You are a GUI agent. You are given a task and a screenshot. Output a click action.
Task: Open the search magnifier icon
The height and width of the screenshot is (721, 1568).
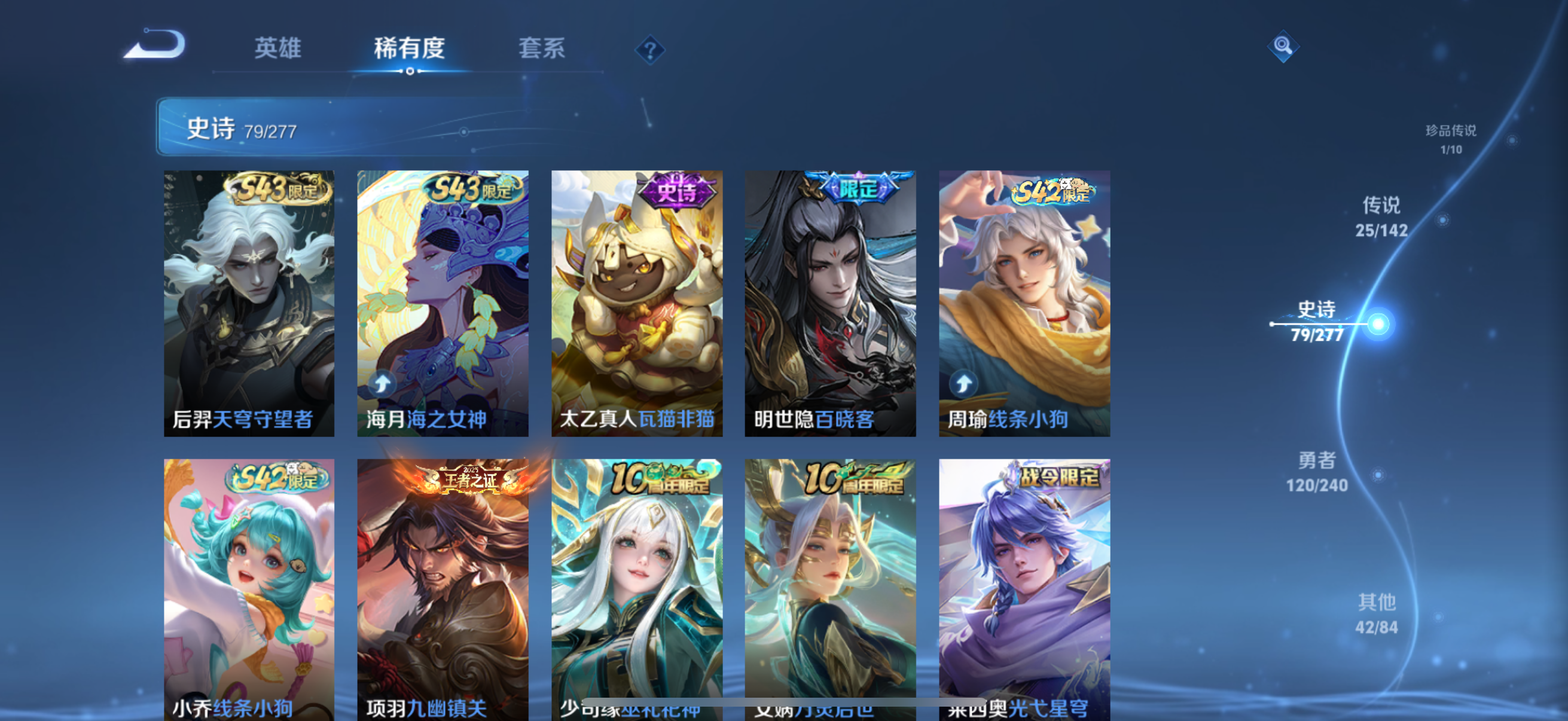pos(1282,45)
